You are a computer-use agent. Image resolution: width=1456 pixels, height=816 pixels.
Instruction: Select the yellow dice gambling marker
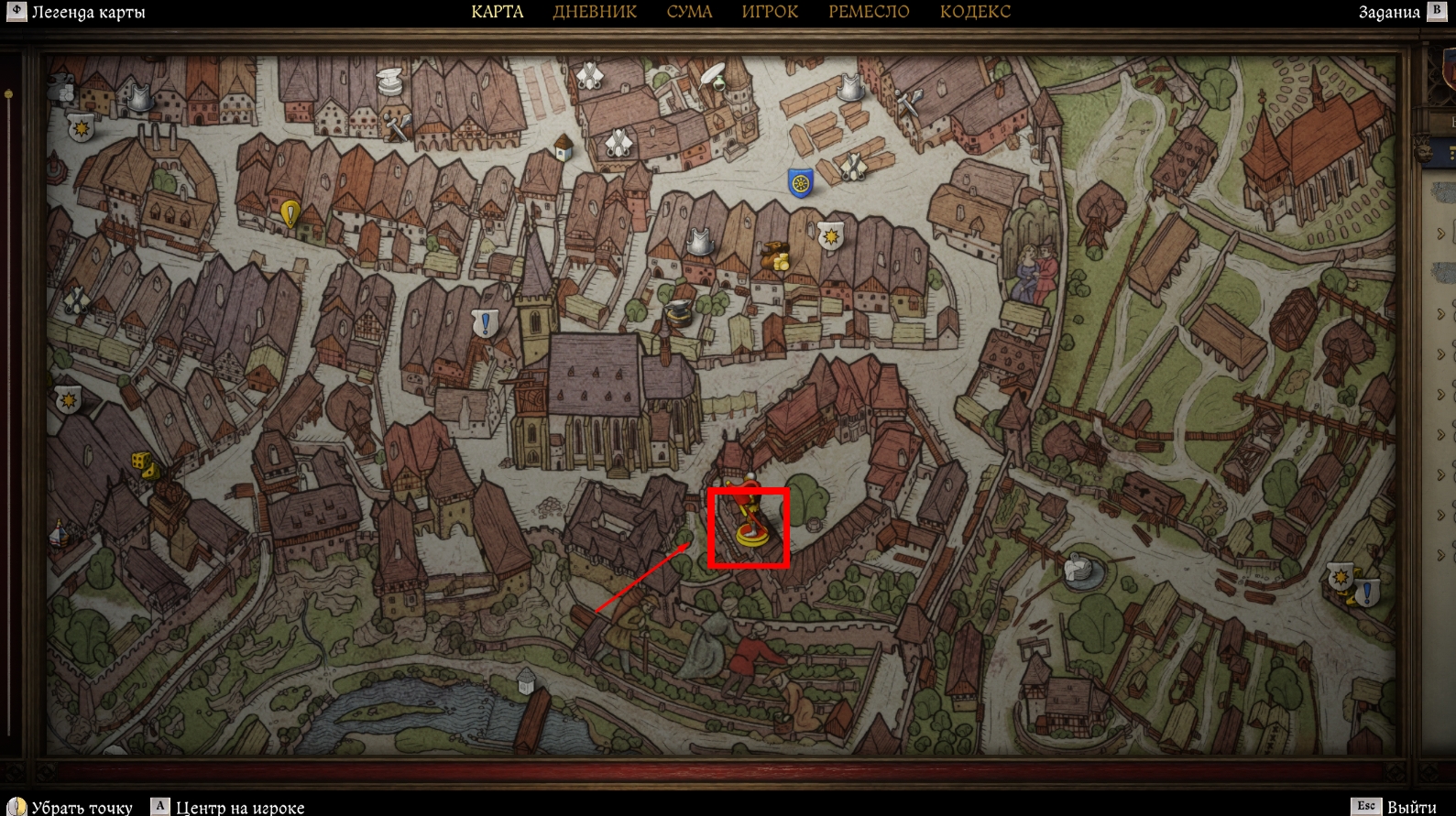[144, 464]
